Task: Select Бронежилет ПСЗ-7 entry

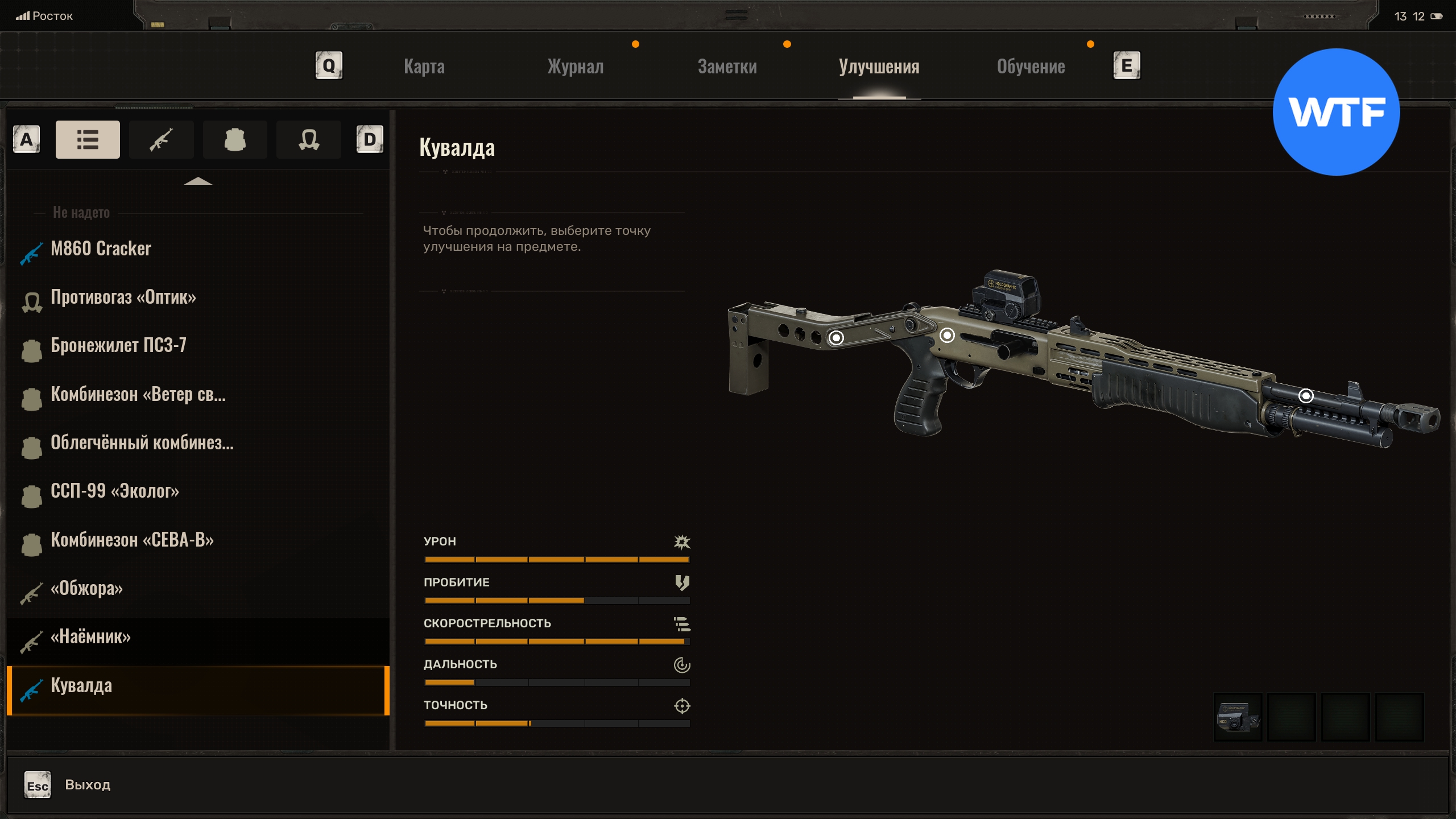Action: [118, 345]
